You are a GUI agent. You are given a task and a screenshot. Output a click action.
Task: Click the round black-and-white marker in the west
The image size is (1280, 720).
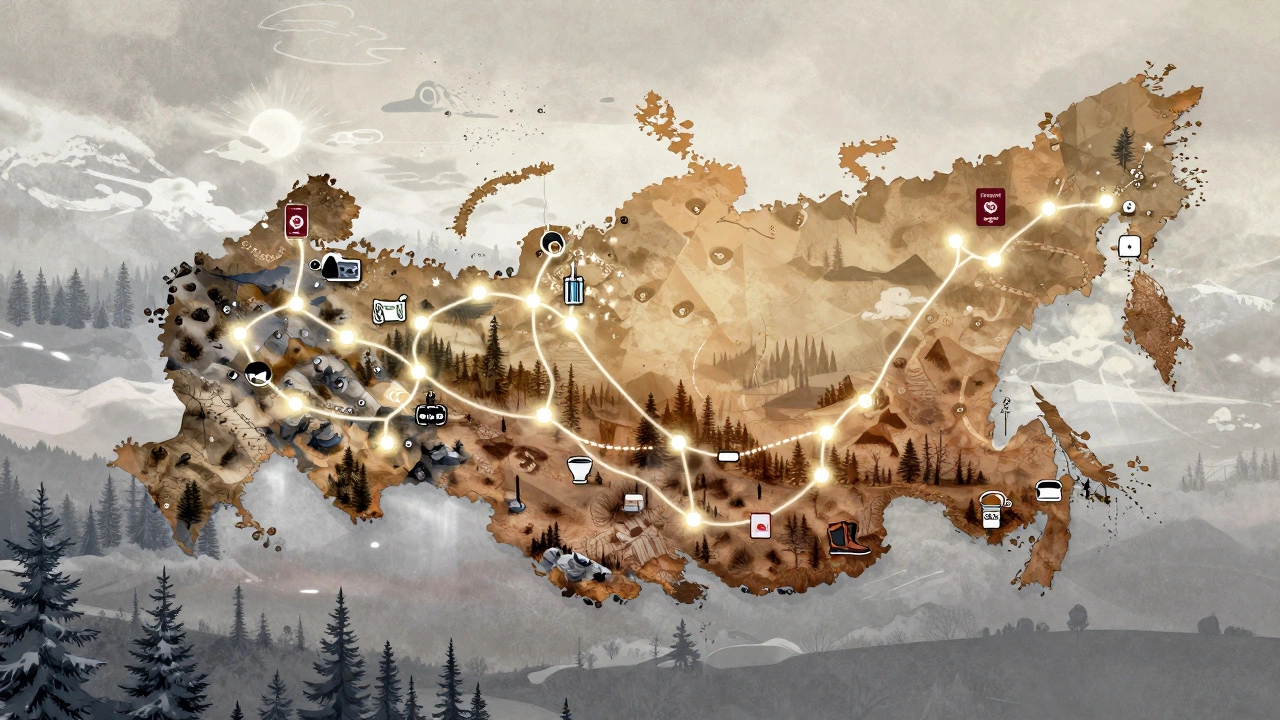tap(258, 373)
